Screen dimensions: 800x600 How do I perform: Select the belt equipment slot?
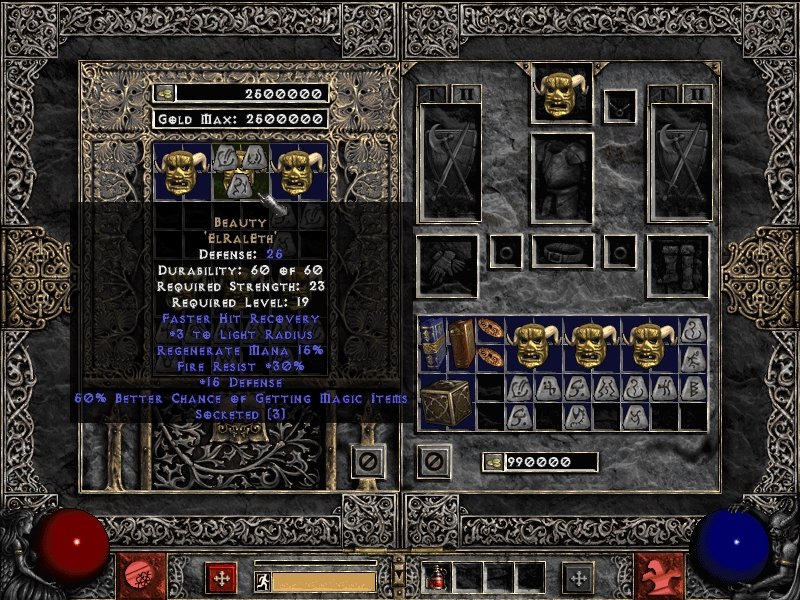click(x=561, y=249)
